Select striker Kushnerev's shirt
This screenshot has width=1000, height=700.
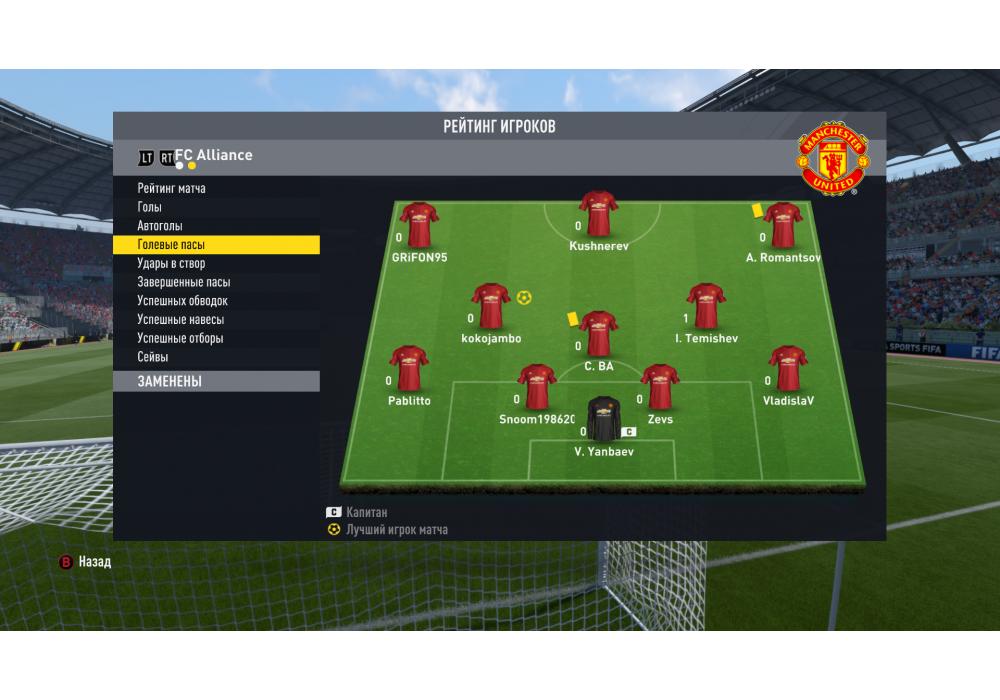point(599,214)
